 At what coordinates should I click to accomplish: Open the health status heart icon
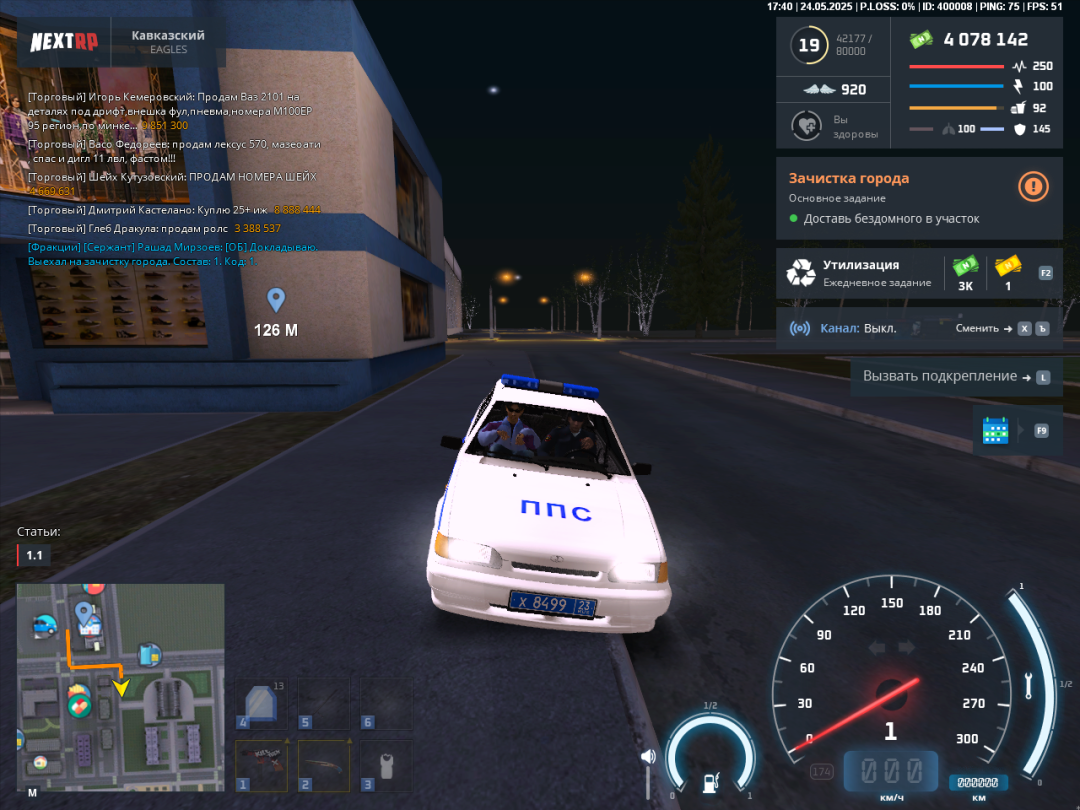pos(806,126)
